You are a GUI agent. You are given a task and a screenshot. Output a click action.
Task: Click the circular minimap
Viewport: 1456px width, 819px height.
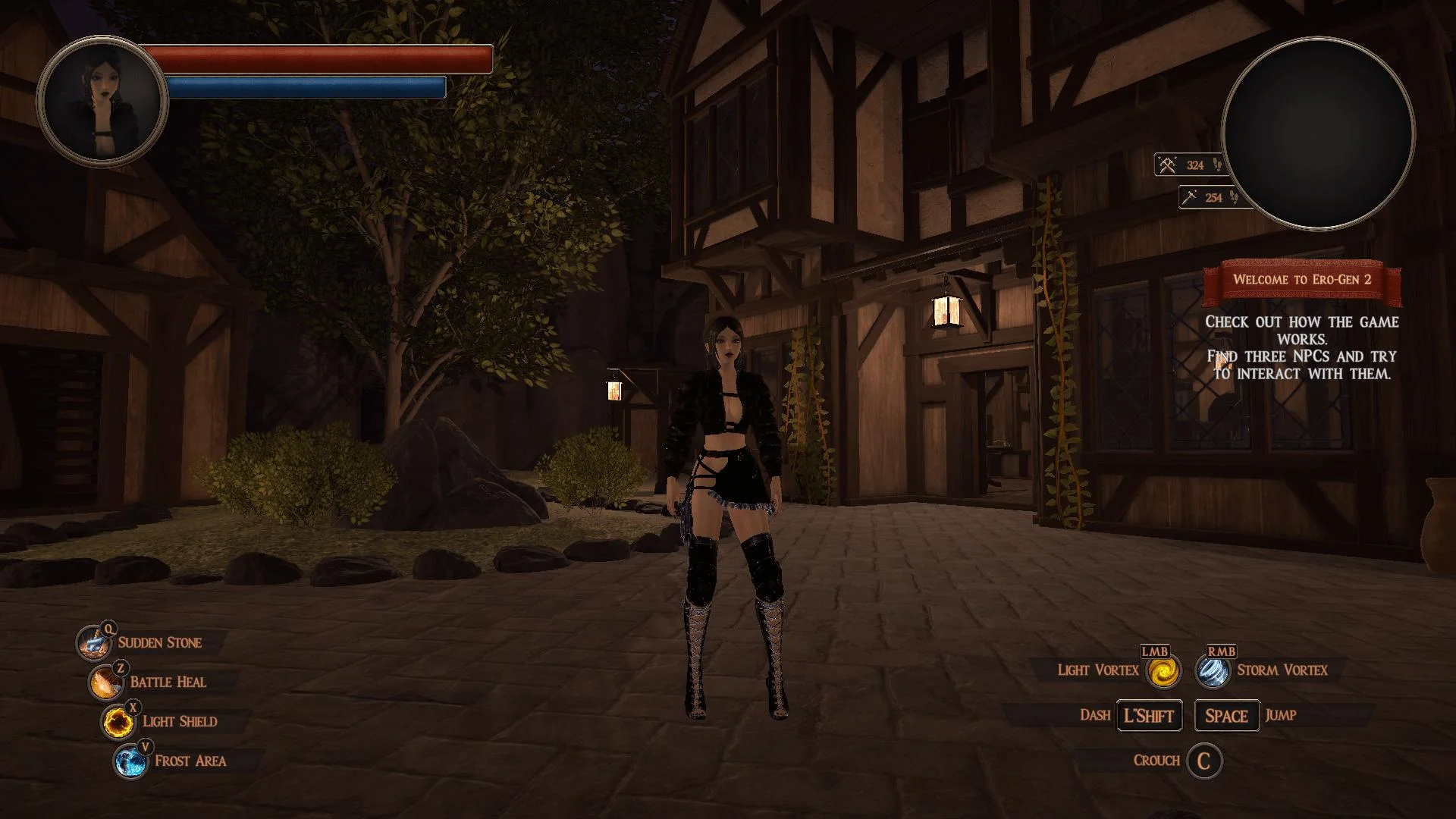pos(1318,134)
